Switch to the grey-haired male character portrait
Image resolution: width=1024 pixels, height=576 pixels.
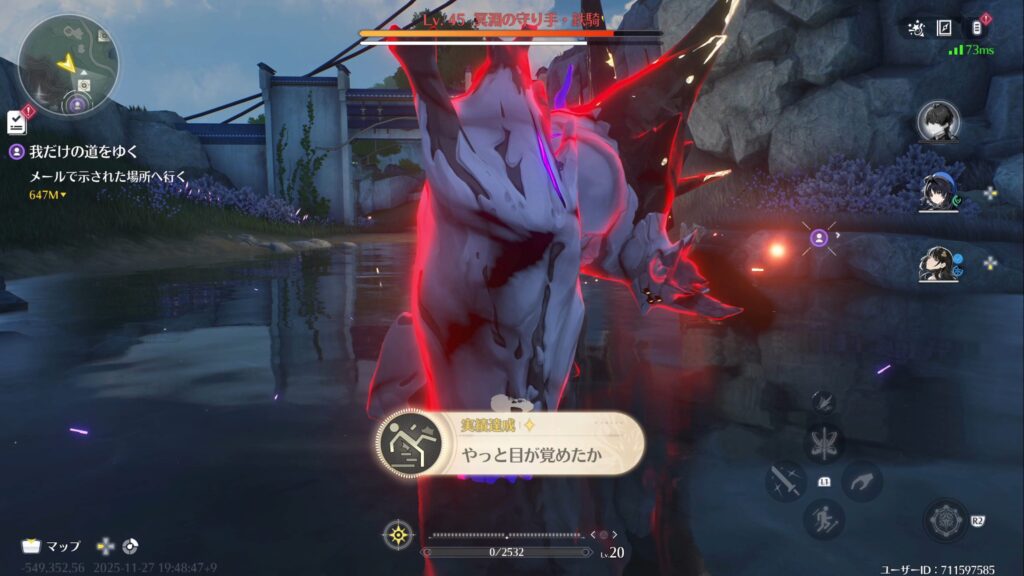938,121
